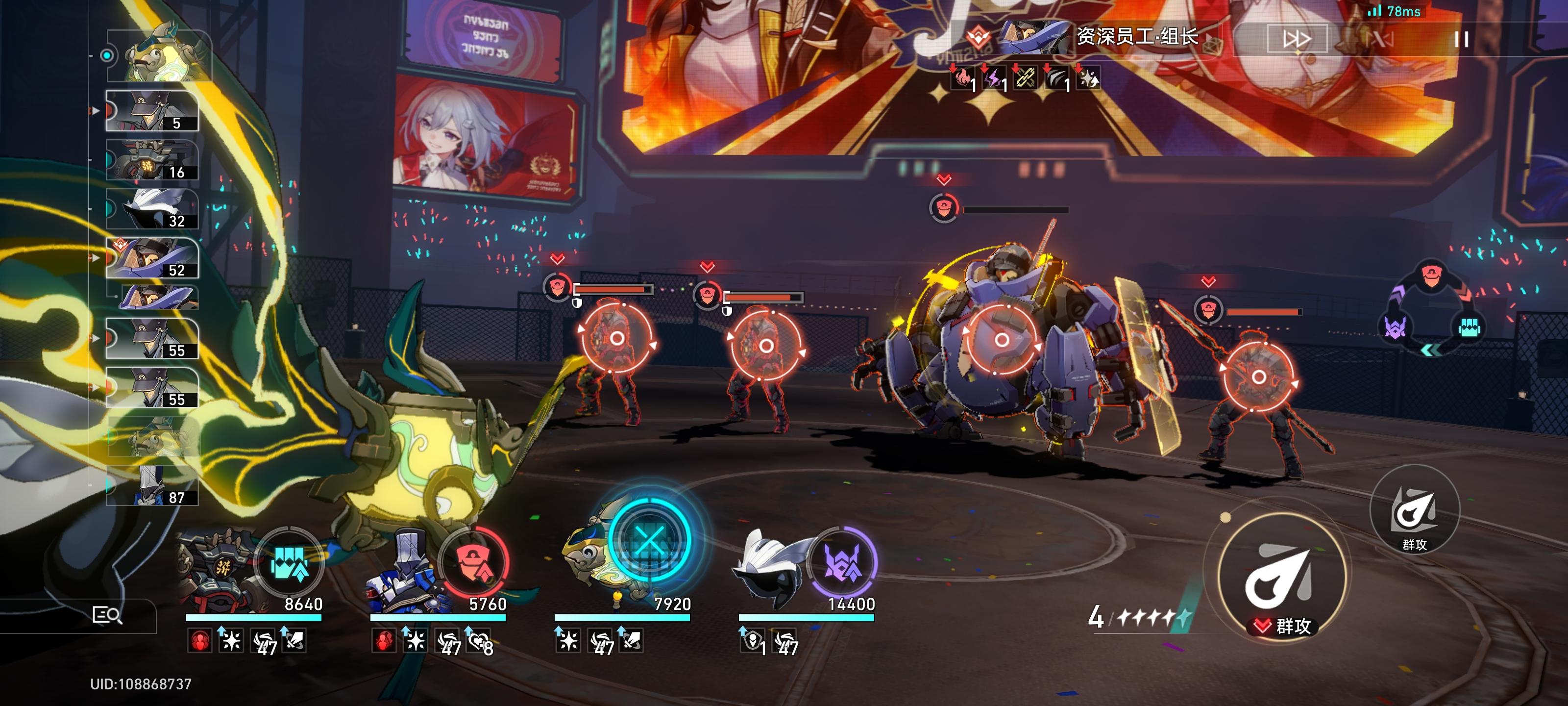The width and height of the screenshot is (1568, 706).
Task: Toggle the double-arrow battle speed-up
Action: pos(1296,40)
